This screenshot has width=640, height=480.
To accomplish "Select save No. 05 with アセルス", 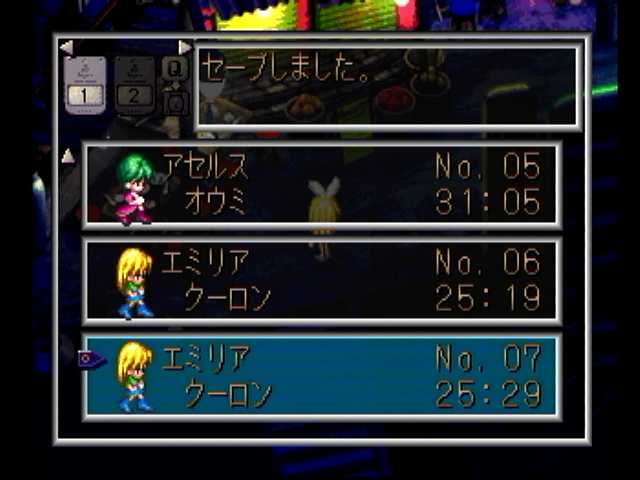I will tap(321, 186).
